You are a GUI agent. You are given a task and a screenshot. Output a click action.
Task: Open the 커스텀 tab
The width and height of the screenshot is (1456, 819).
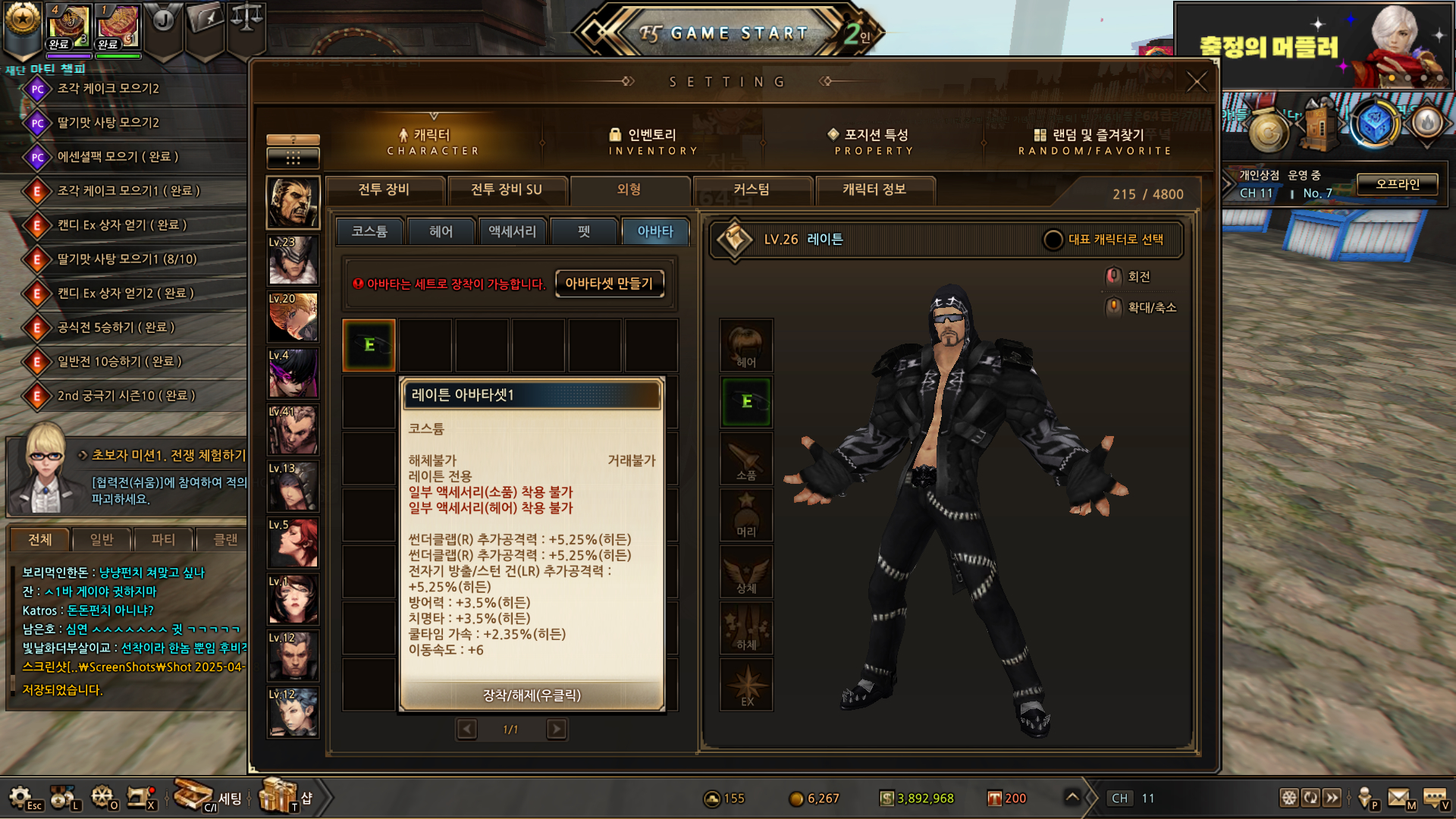(x=752, y=190)
